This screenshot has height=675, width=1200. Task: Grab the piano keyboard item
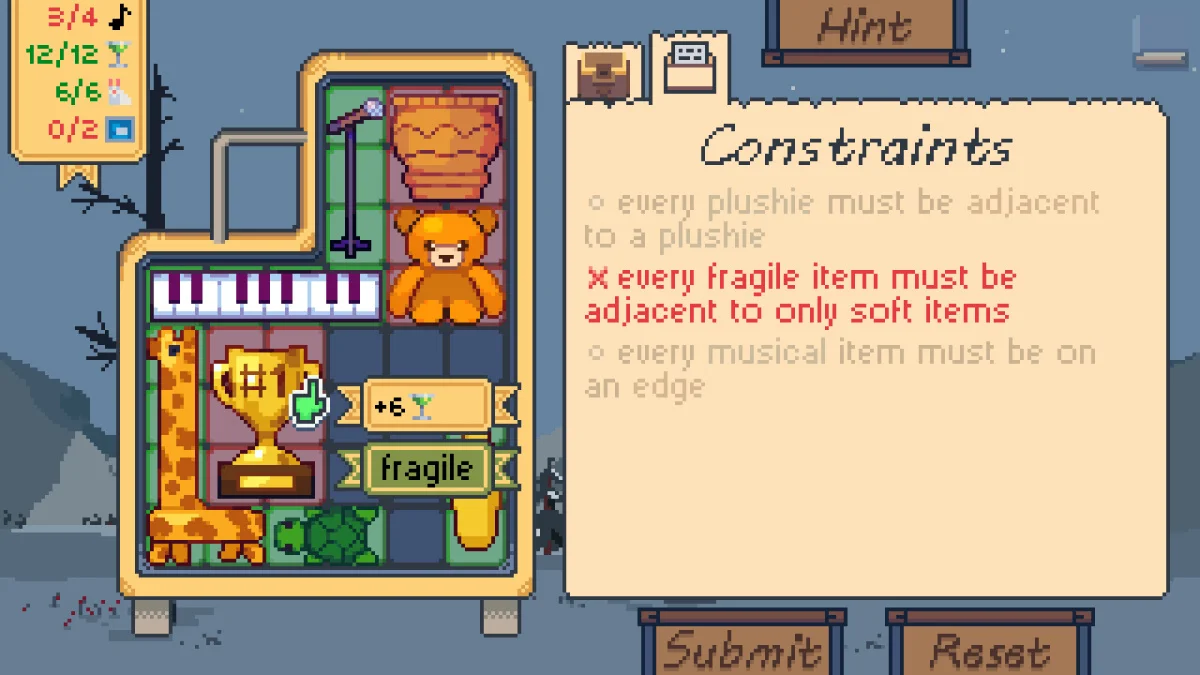(266, 294)
